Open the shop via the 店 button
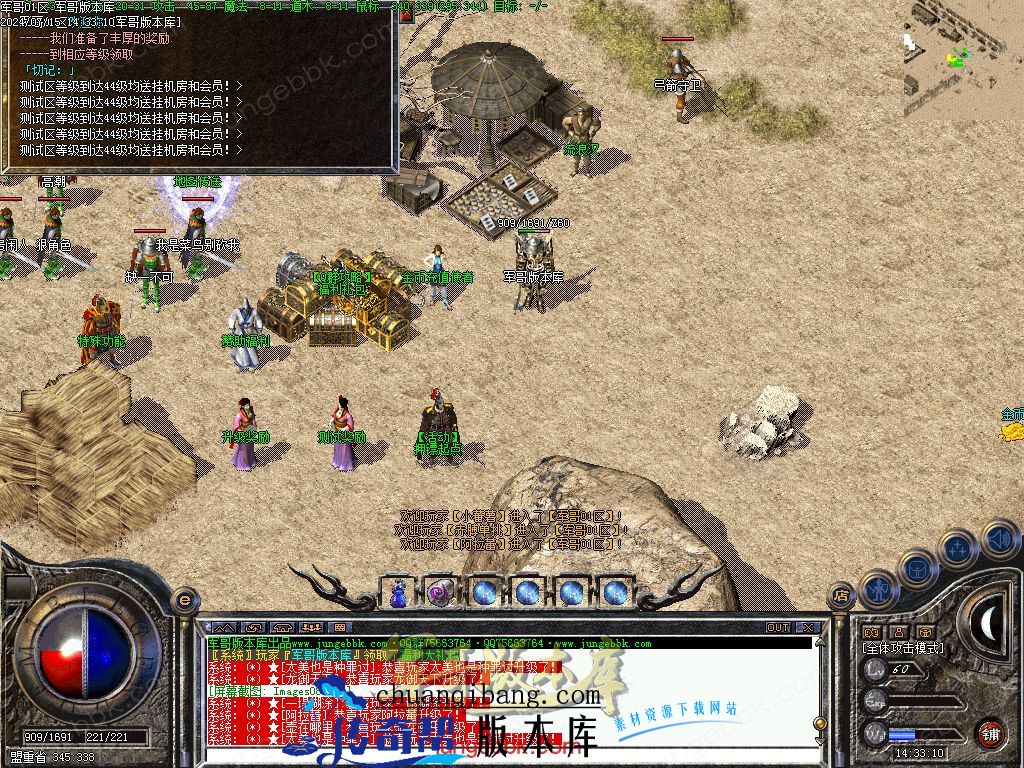Screen dimensions: 1024x768 [840, 598]
